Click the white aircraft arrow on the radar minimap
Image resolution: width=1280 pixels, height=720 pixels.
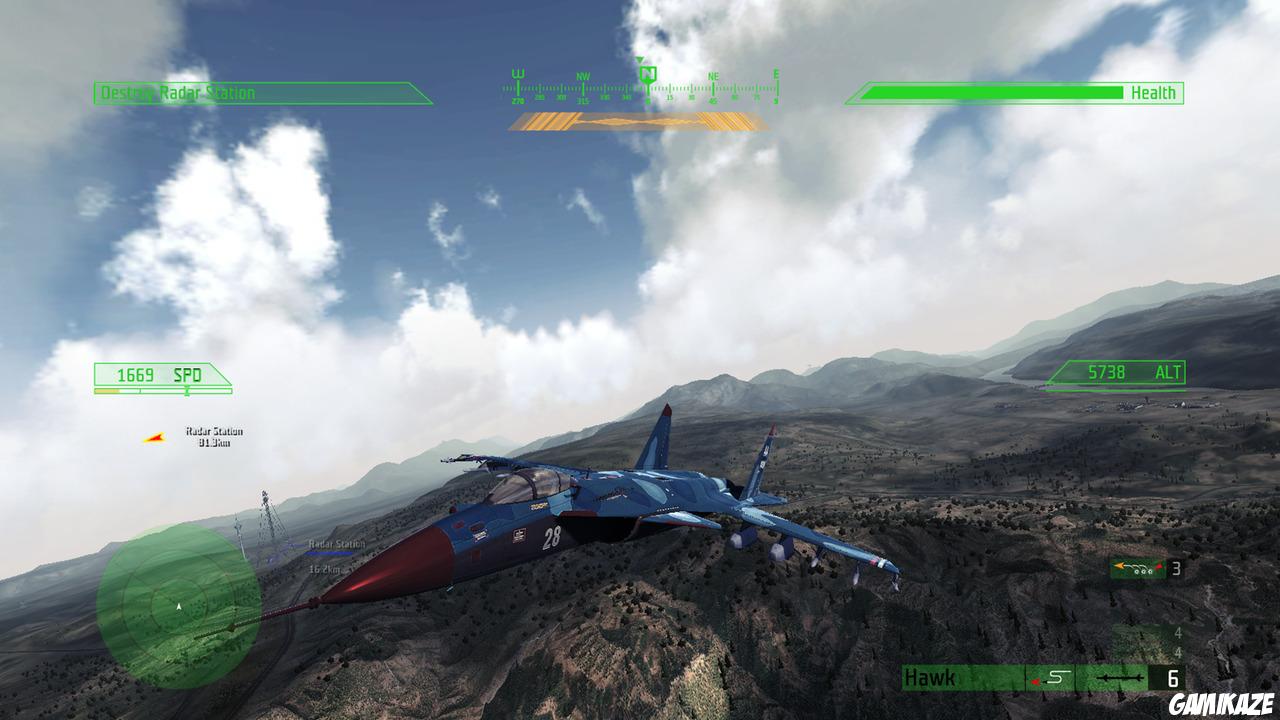tap(176, 604)
